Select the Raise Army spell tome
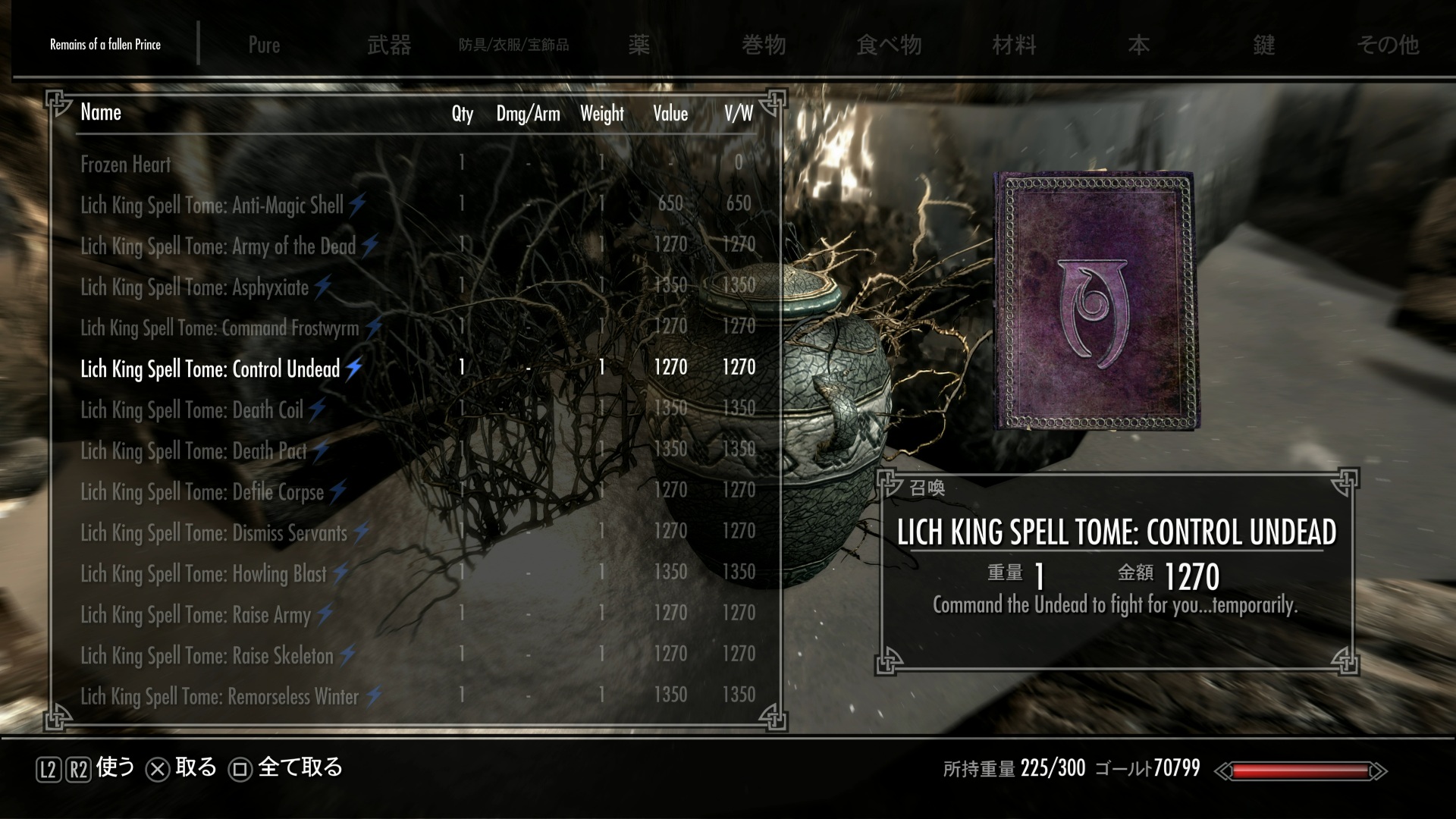This screenshot has height=819, width=1456. coord(196,614)
